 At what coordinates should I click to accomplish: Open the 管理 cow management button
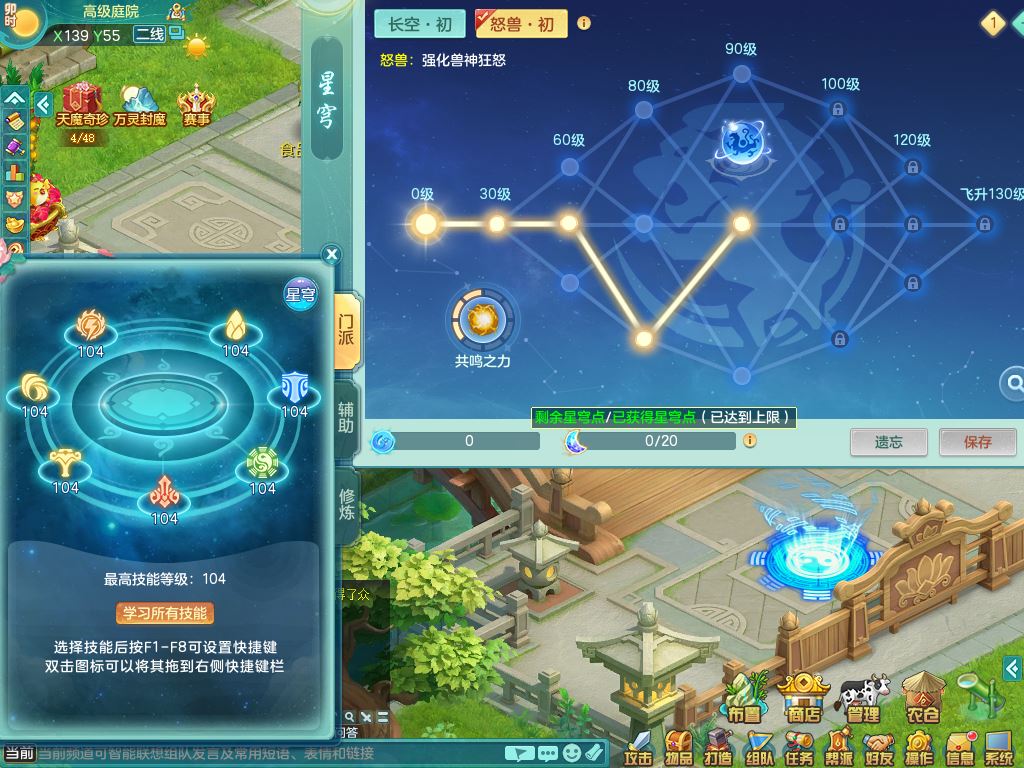click(x=863, y=698)
